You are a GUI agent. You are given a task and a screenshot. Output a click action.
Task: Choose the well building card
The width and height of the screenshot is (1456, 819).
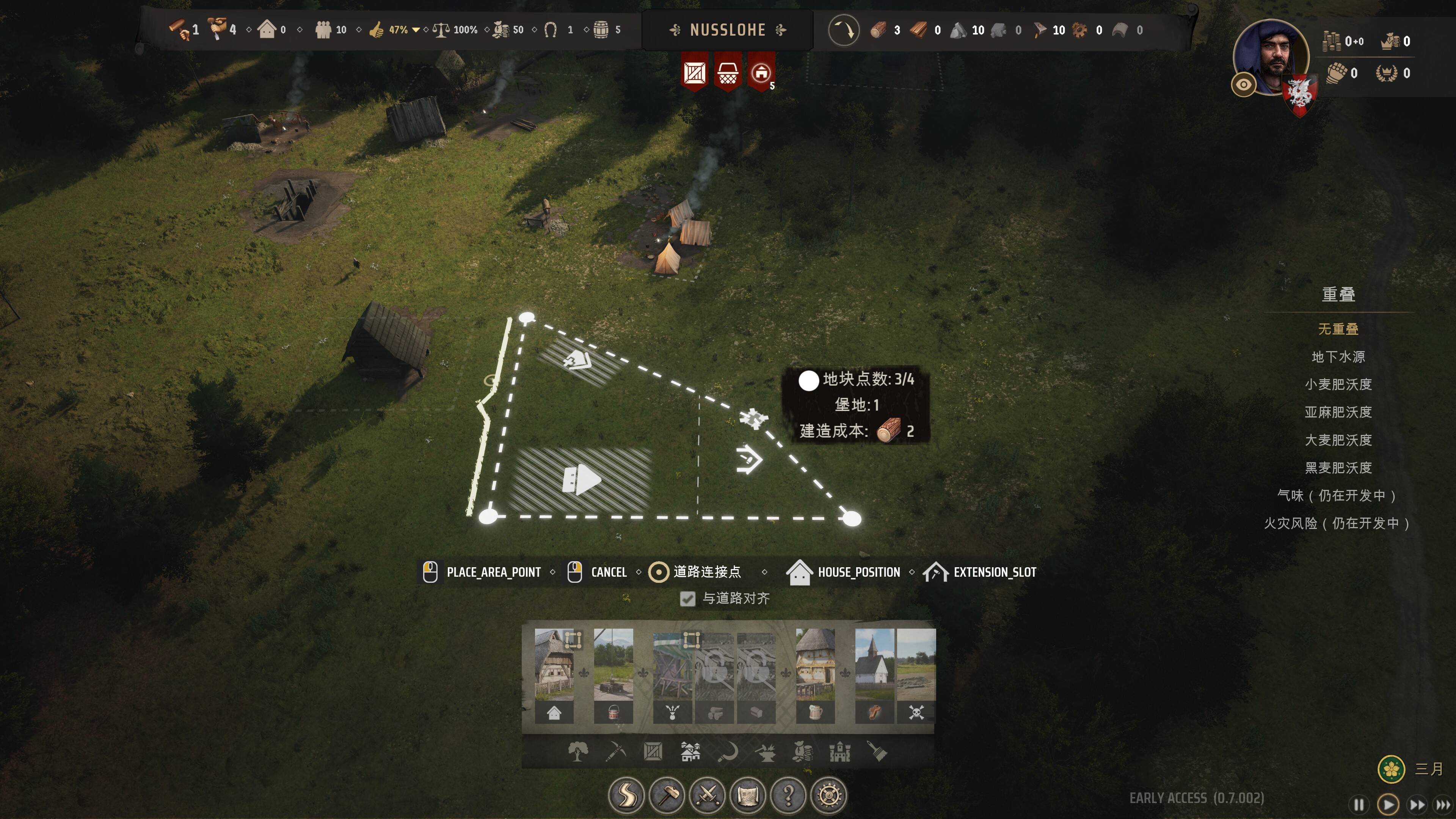coord(613,675)
